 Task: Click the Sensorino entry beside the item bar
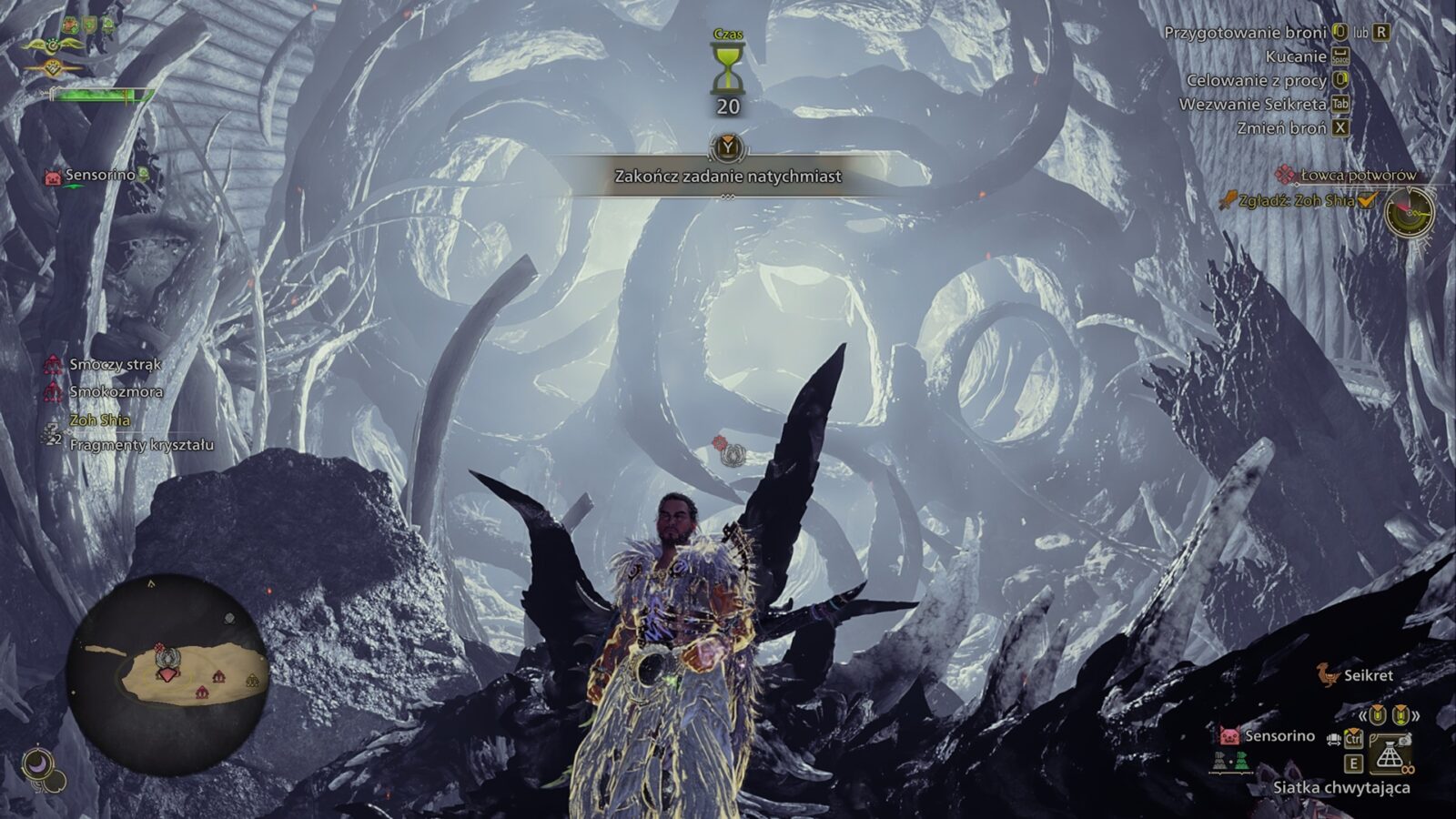coord(1279,735)
